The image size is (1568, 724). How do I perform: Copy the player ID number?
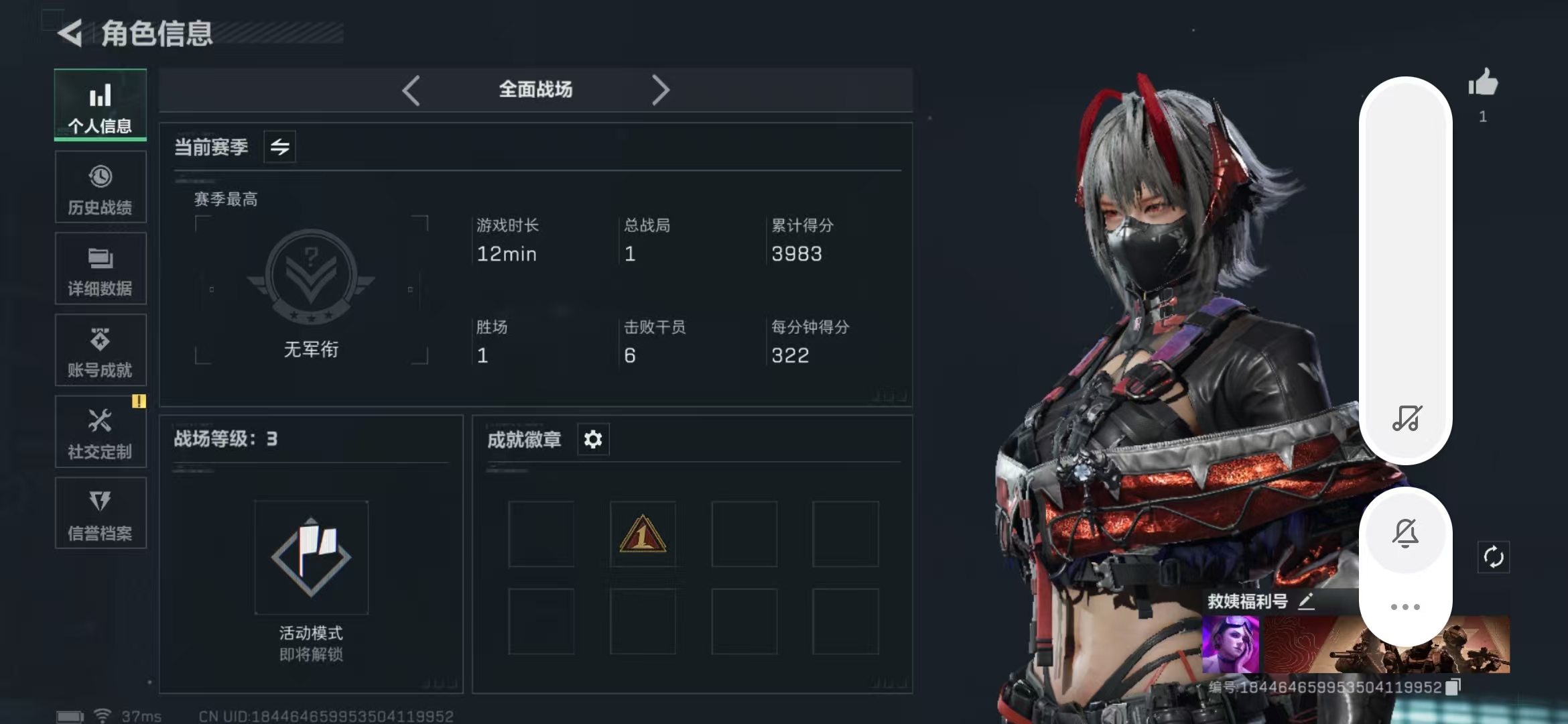[x=1453, y=687]
